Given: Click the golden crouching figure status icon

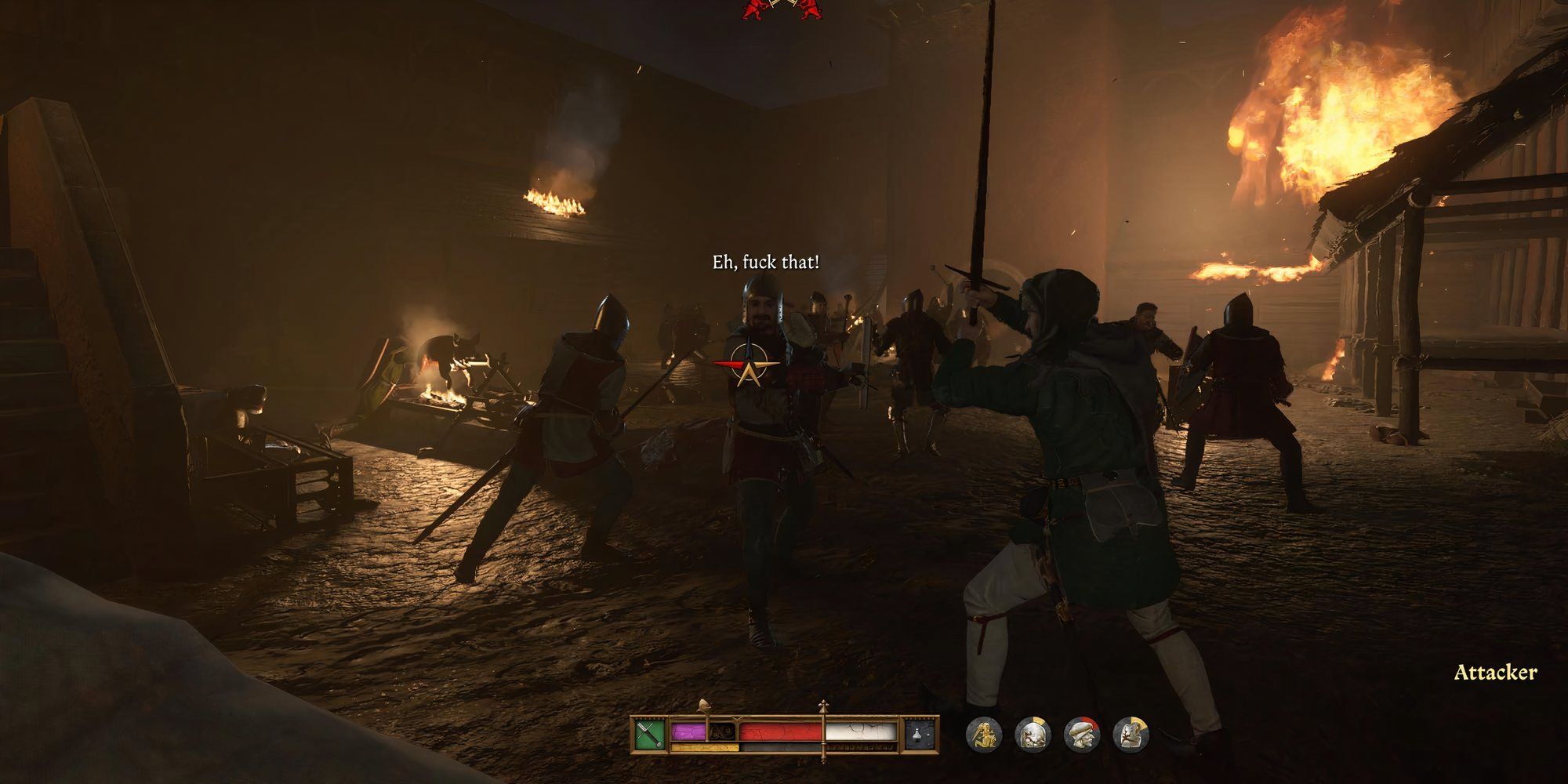Looking at the screenshot, I should click(x=983, y=735).
